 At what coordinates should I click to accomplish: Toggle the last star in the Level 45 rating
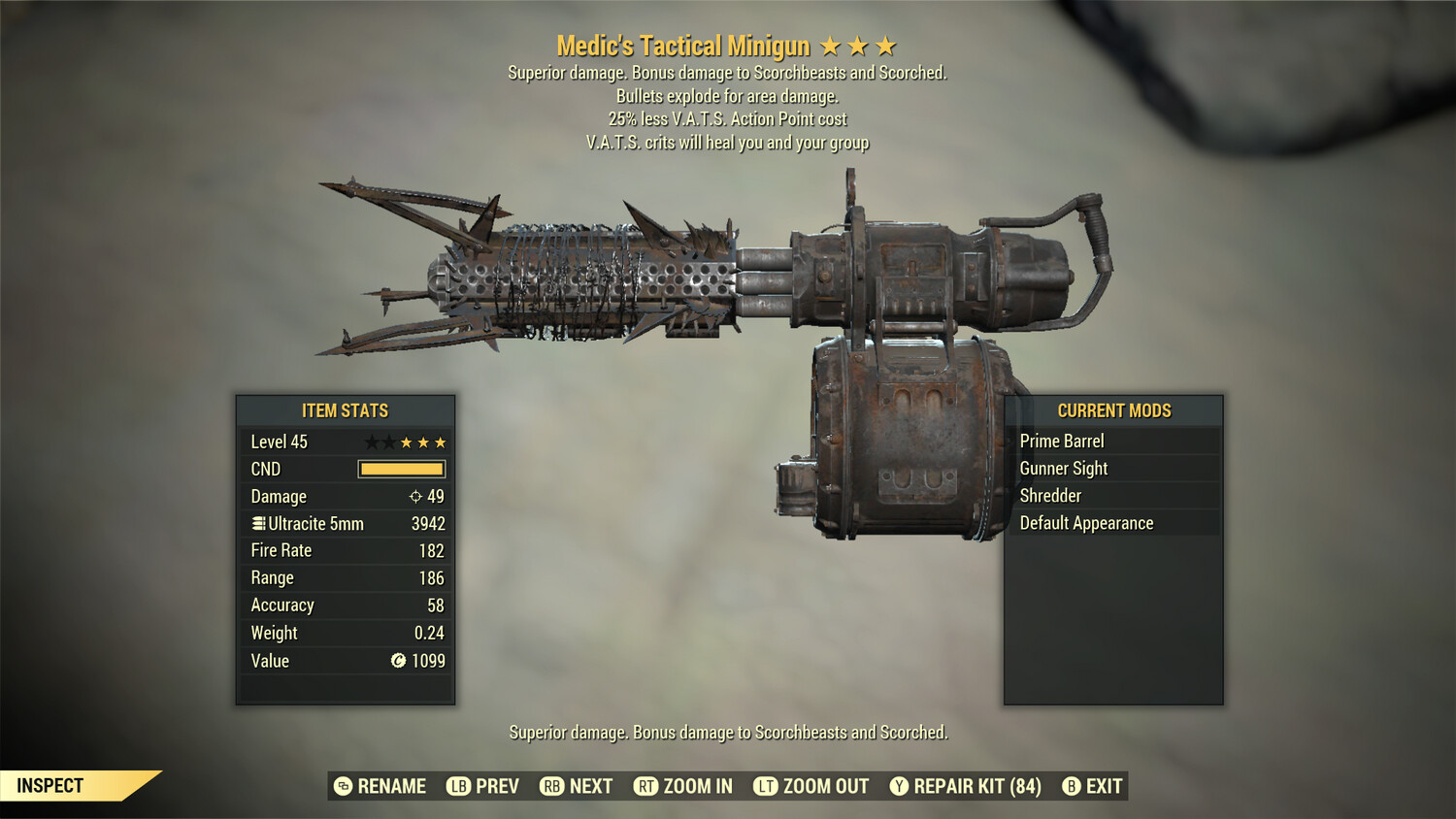tap(439, 441)
